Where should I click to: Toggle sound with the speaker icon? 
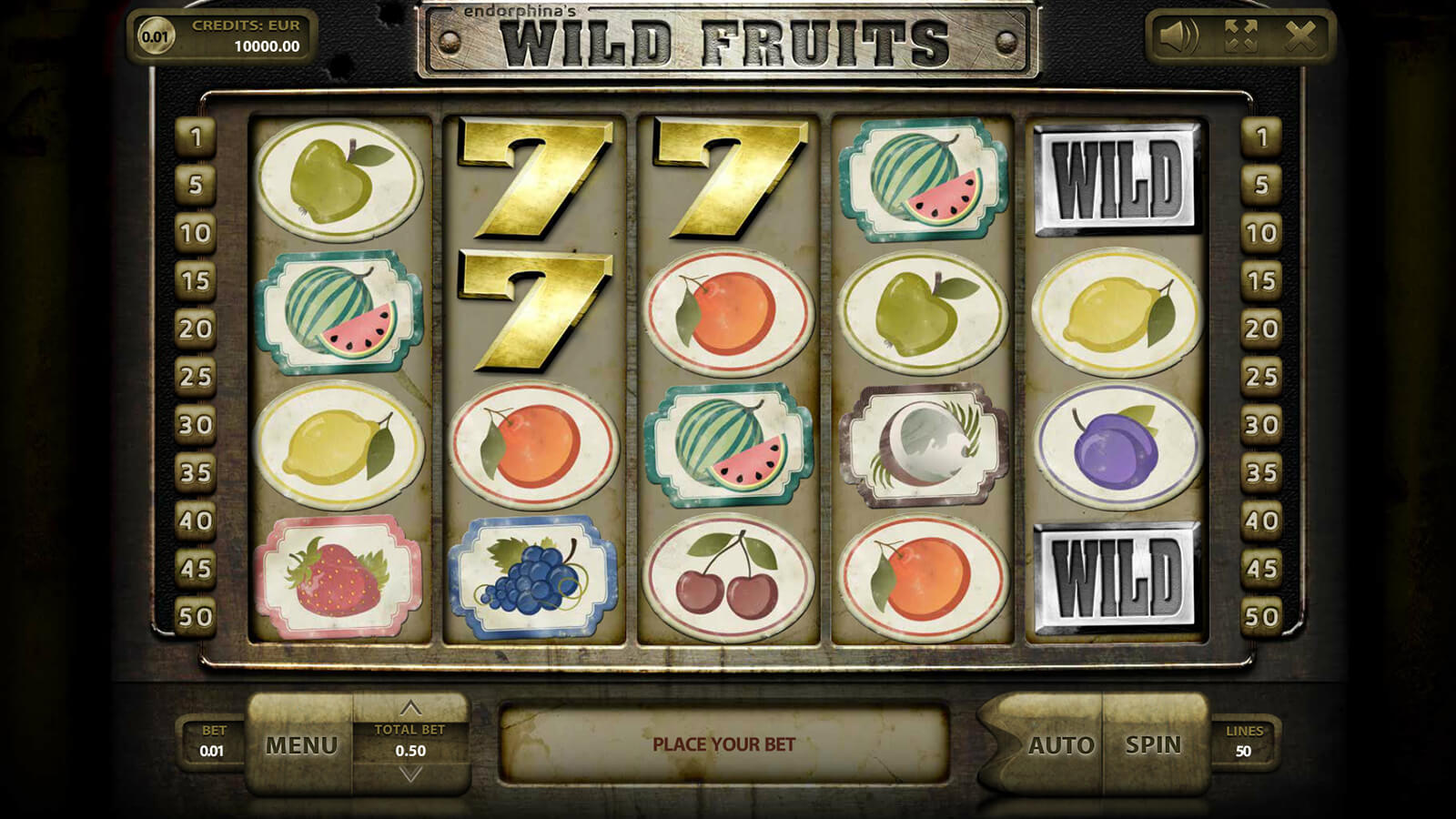coord(1178,36)
